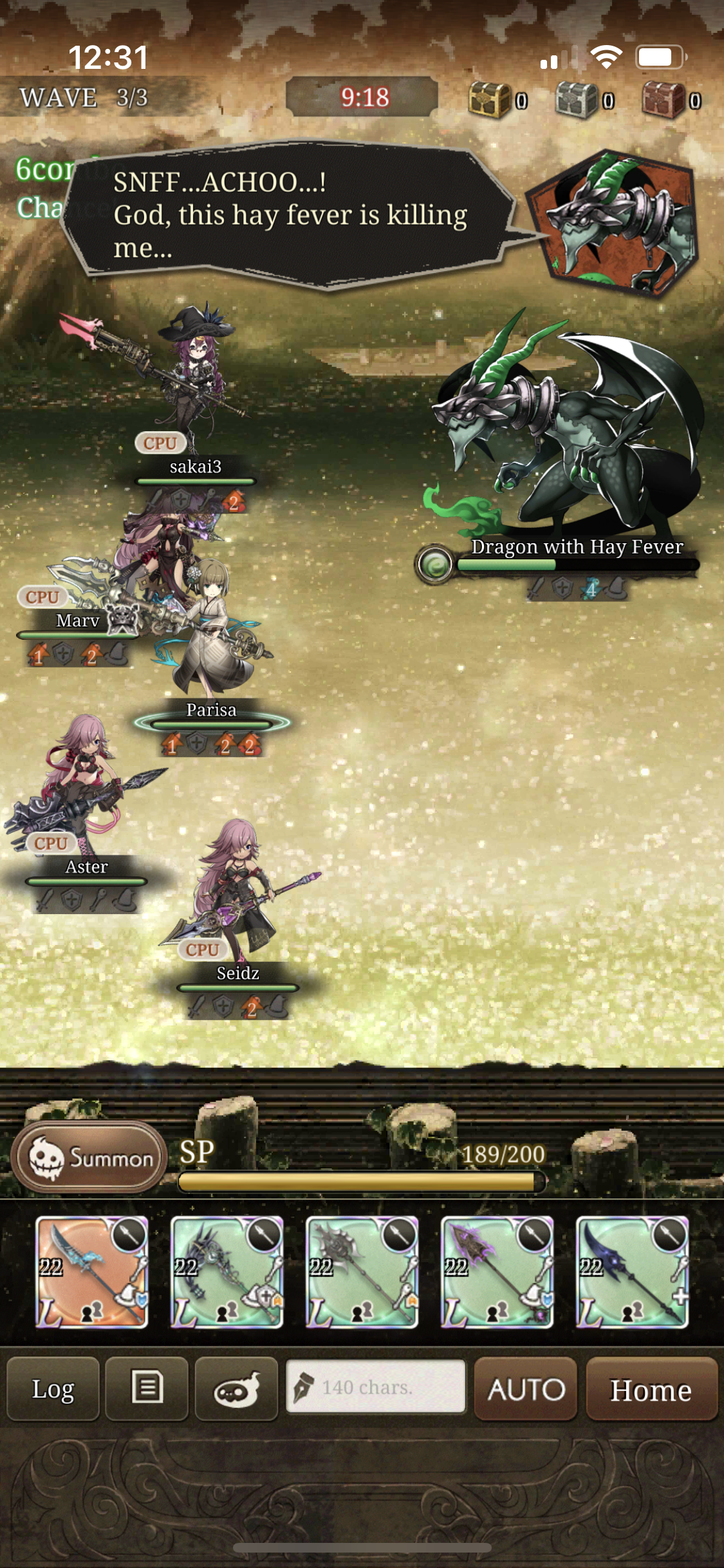Open the Summon menu
The image size is (724, 1568).
pos(89,1157)
